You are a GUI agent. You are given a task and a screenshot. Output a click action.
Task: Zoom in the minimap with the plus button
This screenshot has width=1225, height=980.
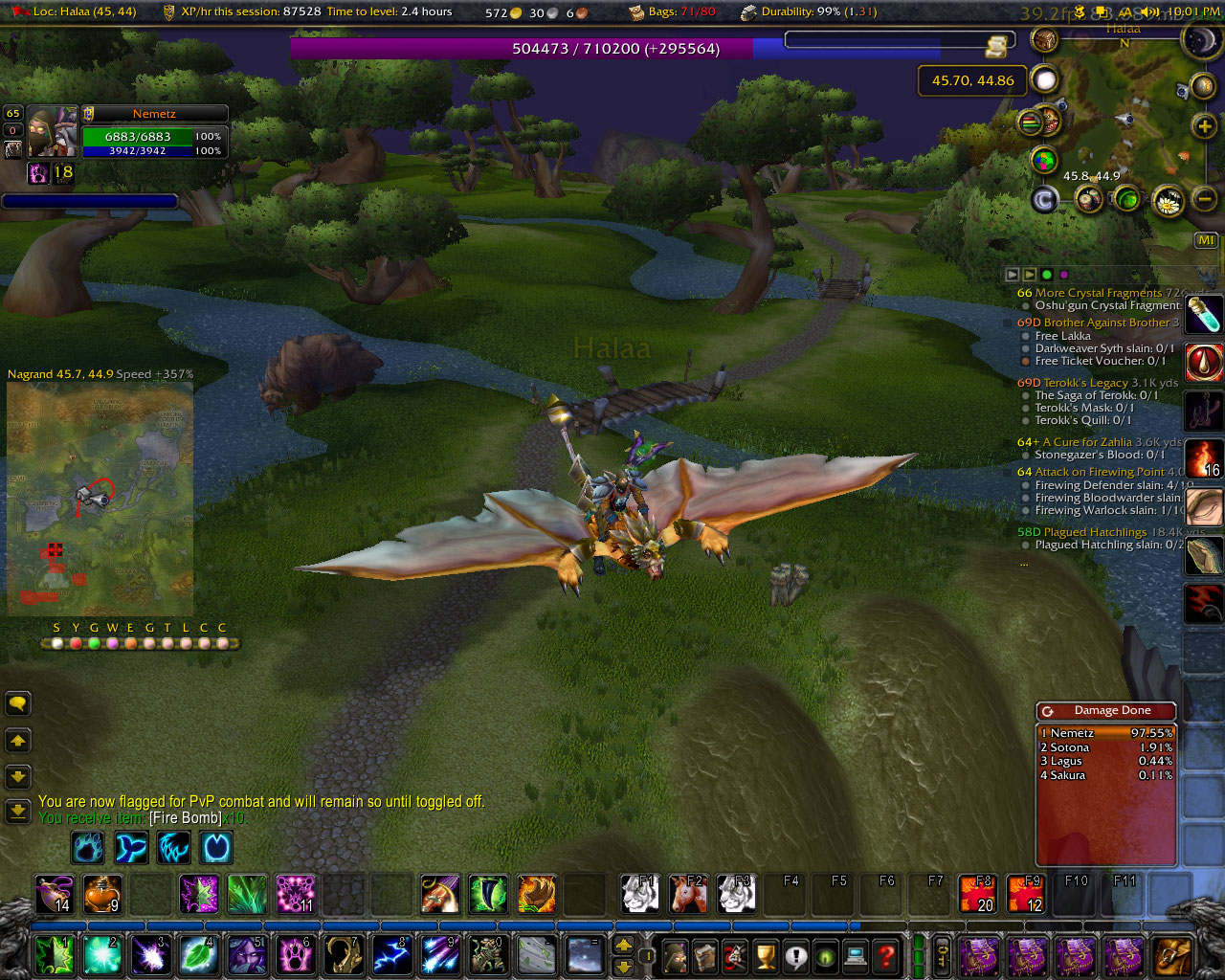pyautogui.click(x=1204, y=126)
